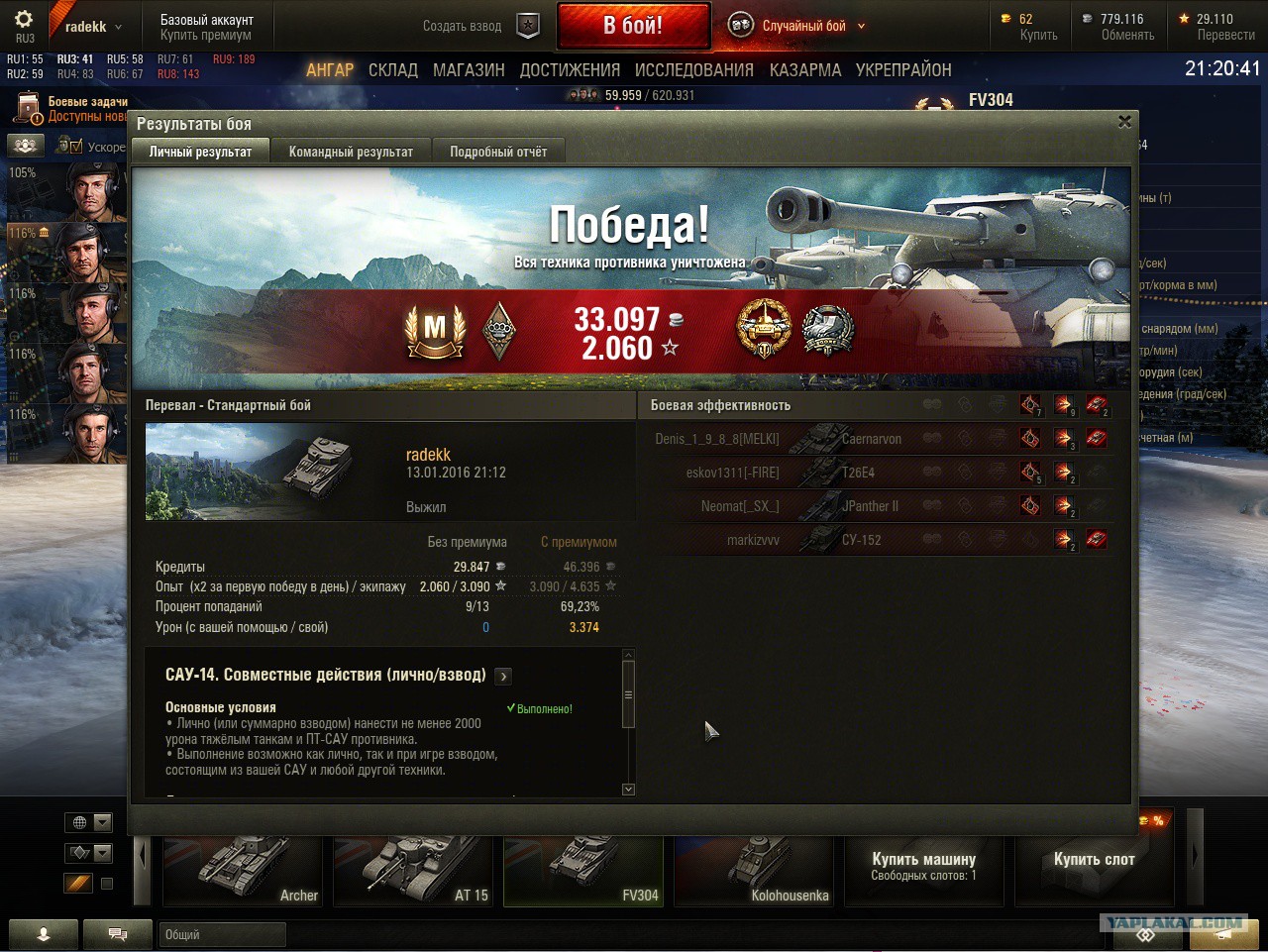Open the УКРЕПРАЙОН stronghold menu
This screenshot has height=952, width=1268.
coord(903,70)
